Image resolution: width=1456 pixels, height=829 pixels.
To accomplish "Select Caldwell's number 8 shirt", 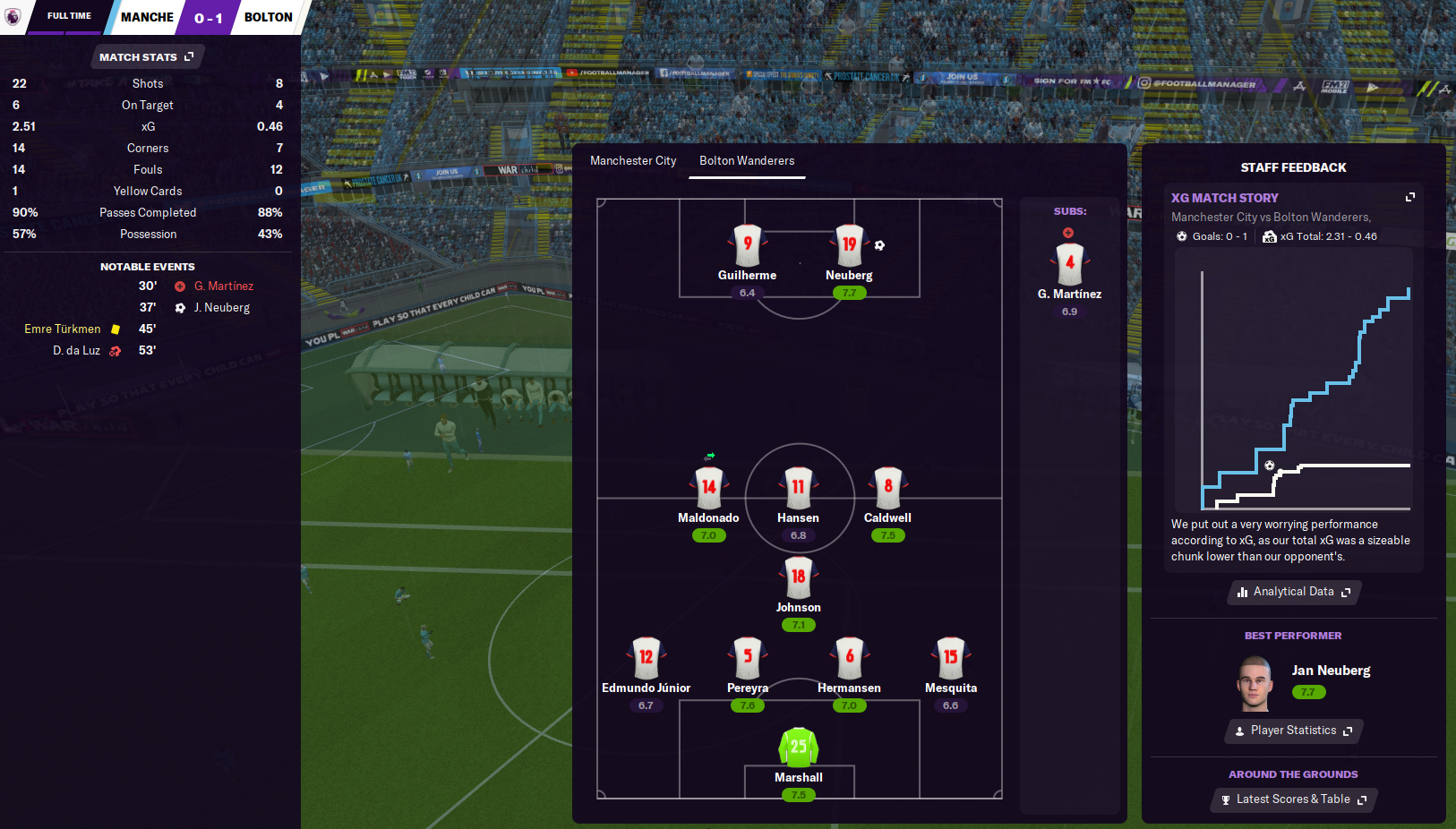I will click(x=887, y=488).
